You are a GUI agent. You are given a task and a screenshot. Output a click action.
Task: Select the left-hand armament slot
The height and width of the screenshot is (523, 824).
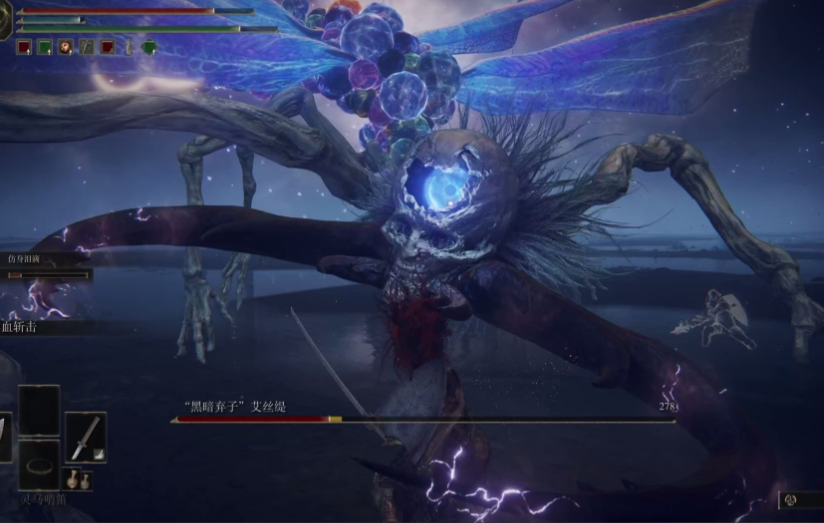[x=5, y=437]
